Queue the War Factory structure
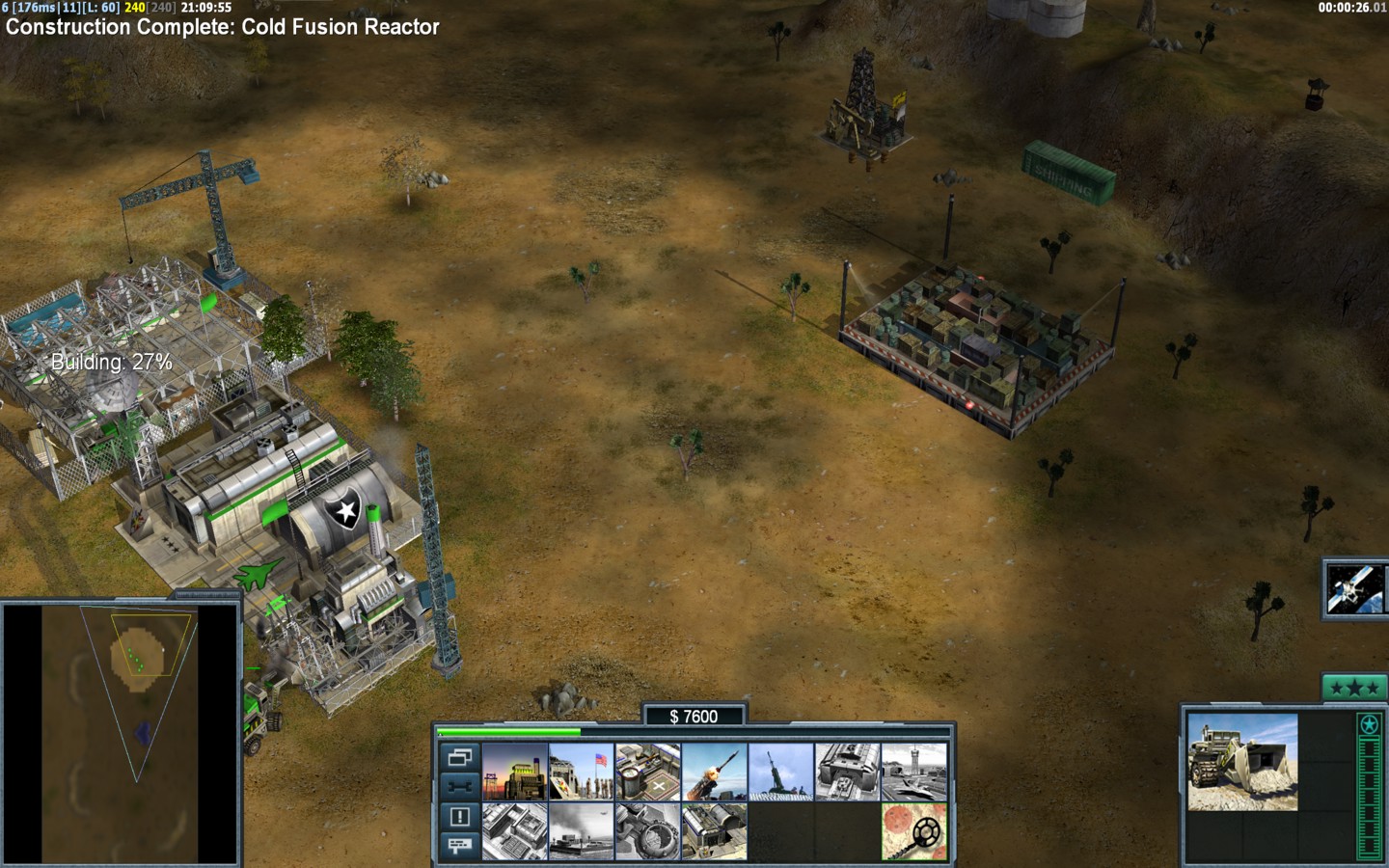 (848, 772)
